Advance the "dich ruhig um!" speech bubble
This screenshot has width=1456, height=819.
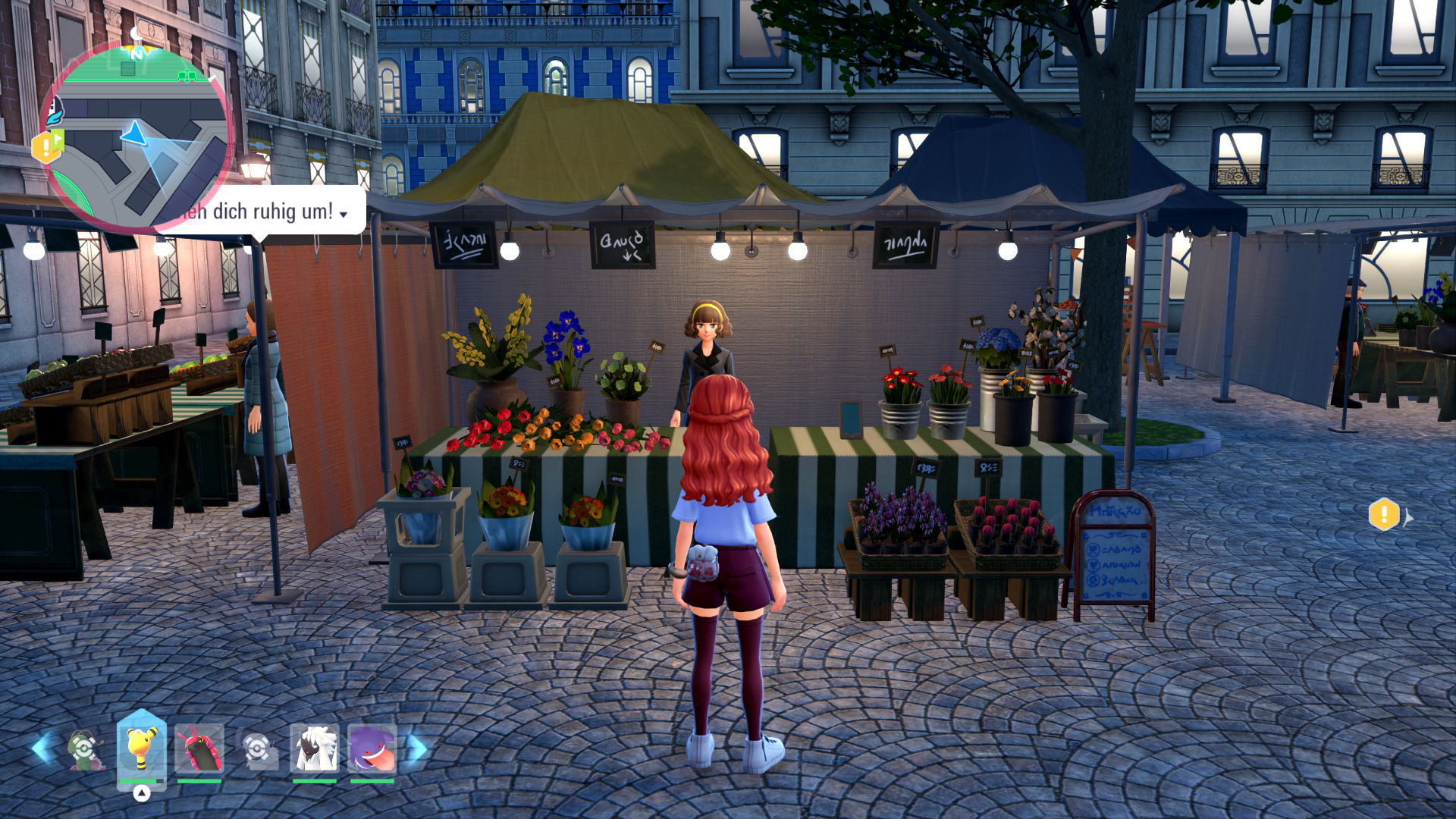(344, 214)
